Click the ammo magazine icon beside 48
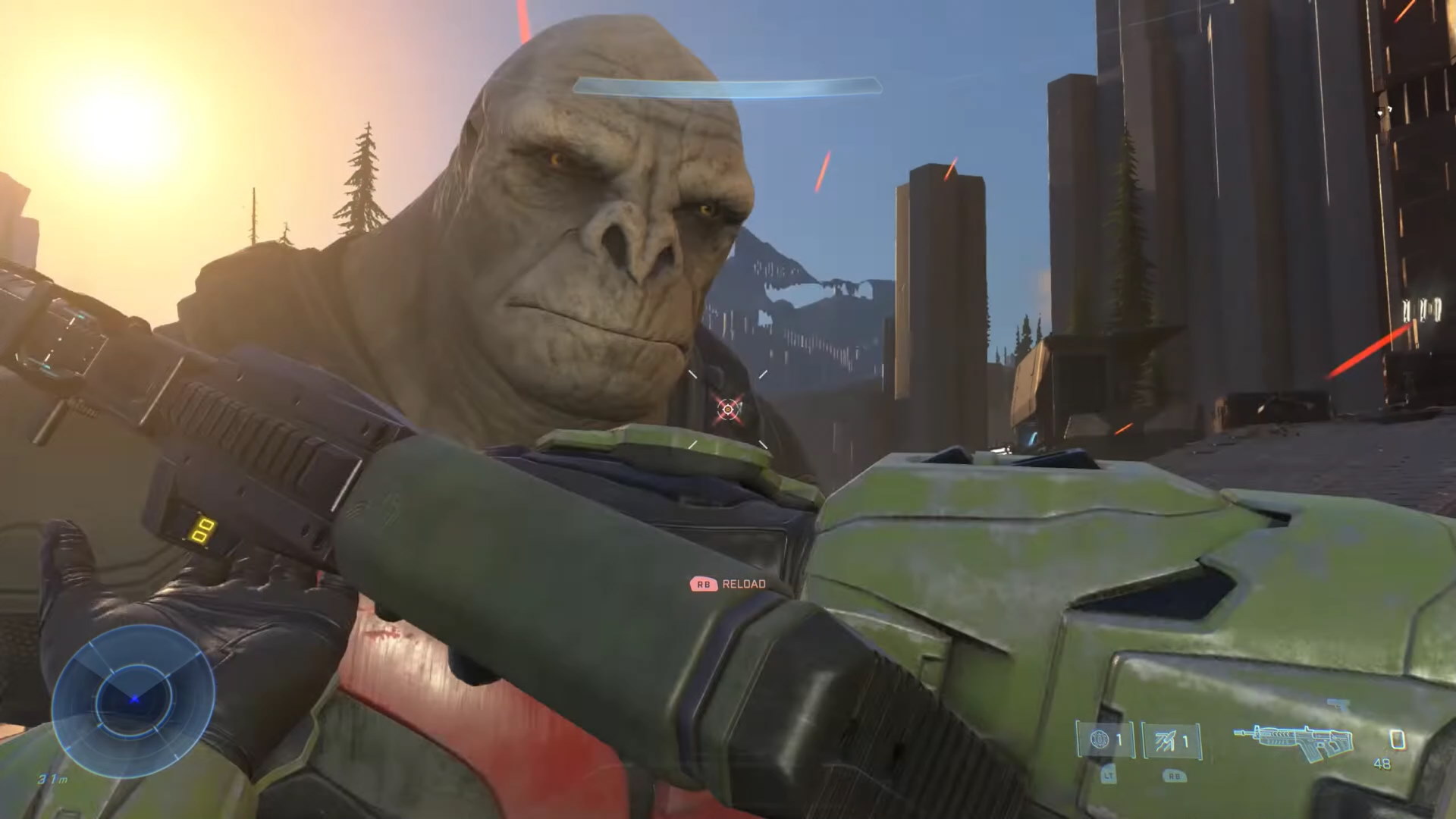 1396,739
